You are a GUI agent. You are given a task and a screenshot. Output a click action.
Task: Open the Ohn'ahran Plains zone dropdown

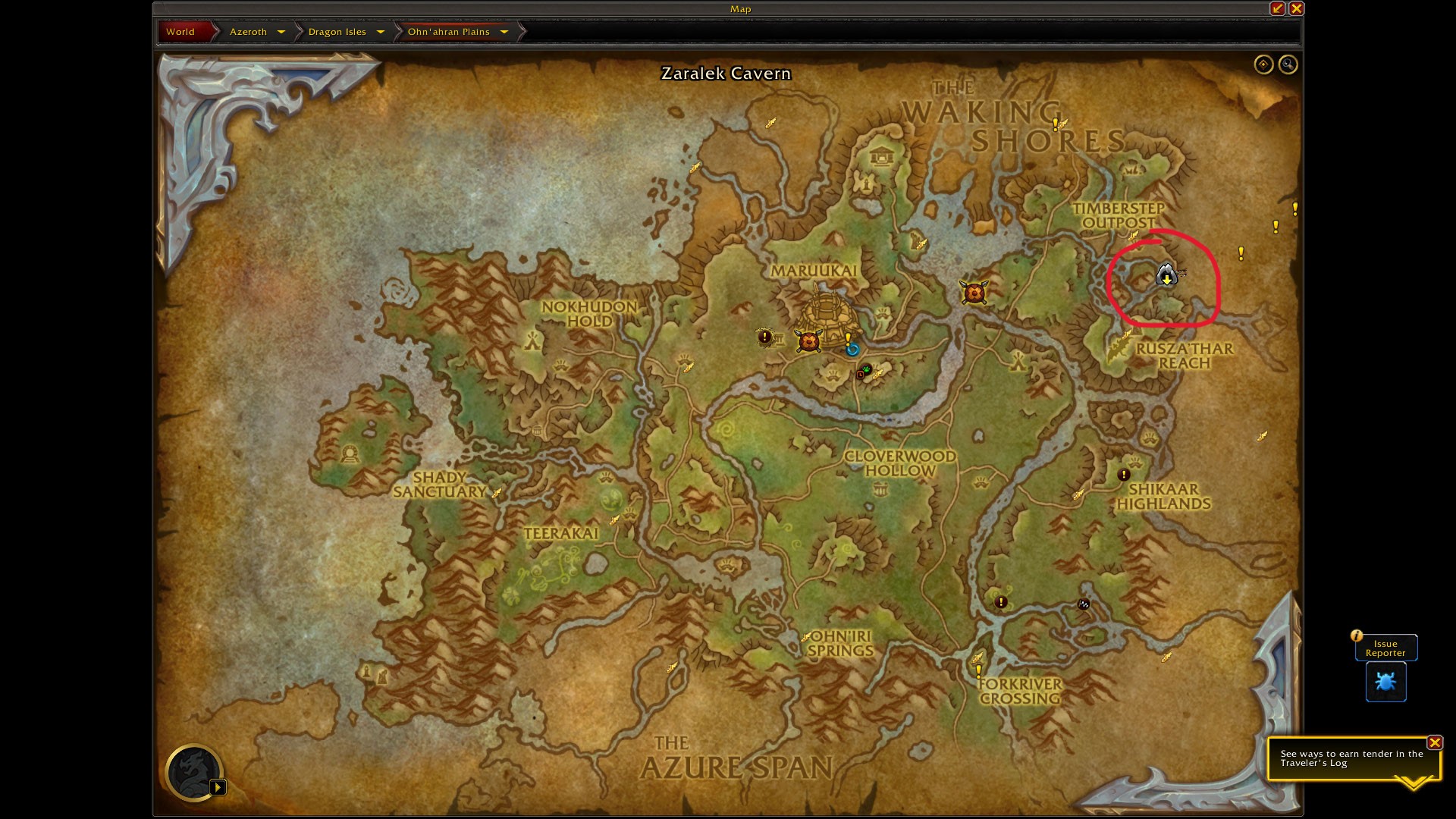[x=504, y=32]
